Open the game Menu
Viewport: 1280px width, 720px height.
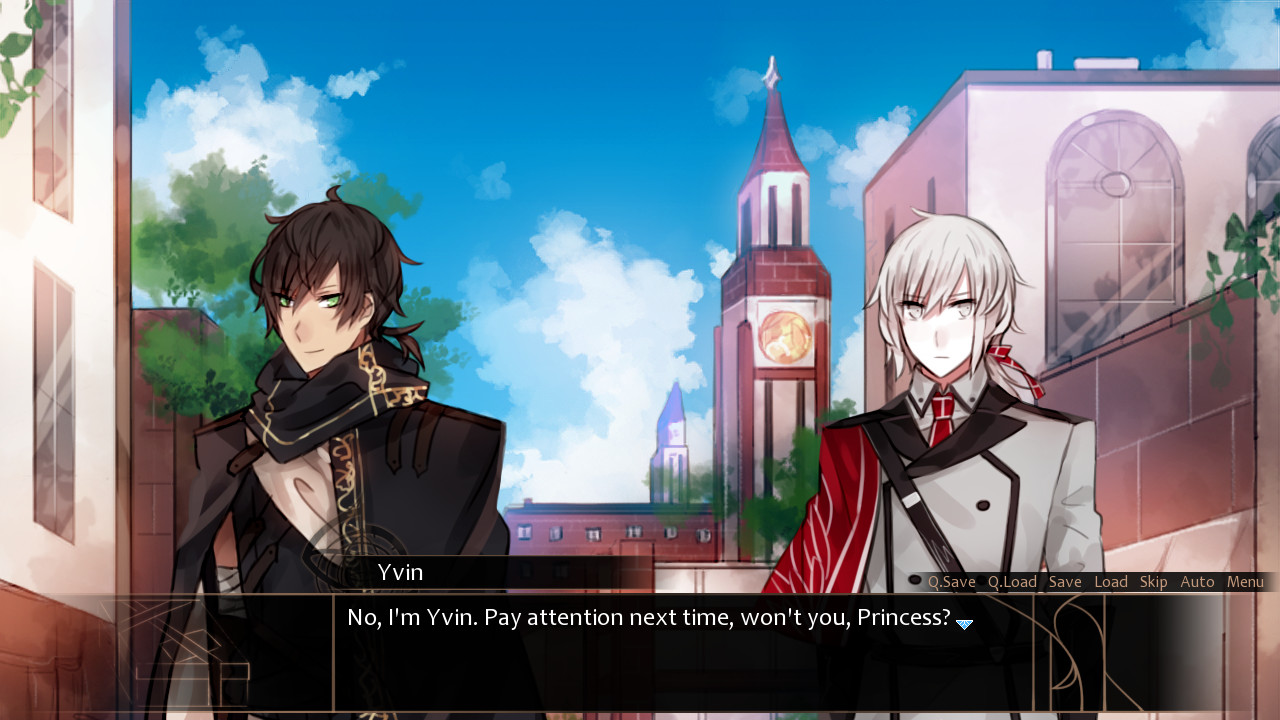tap(1245, 581)
